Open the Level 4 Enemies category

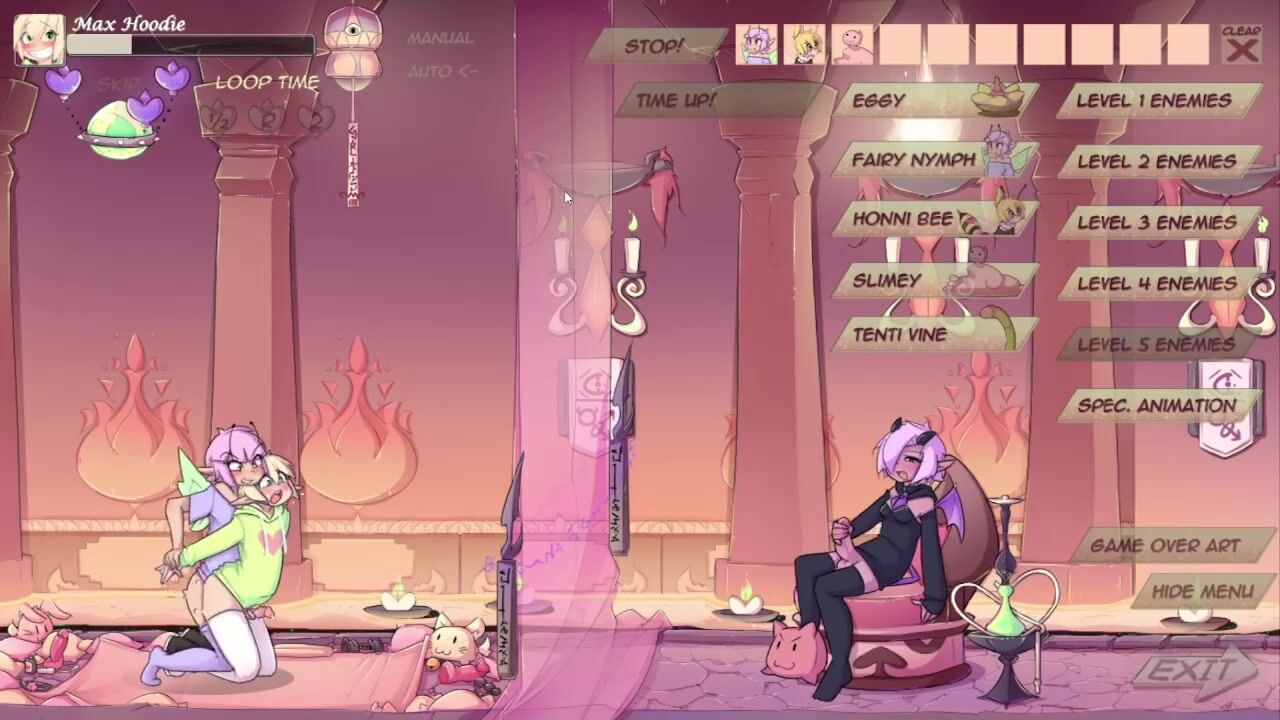click(1156, 284)
